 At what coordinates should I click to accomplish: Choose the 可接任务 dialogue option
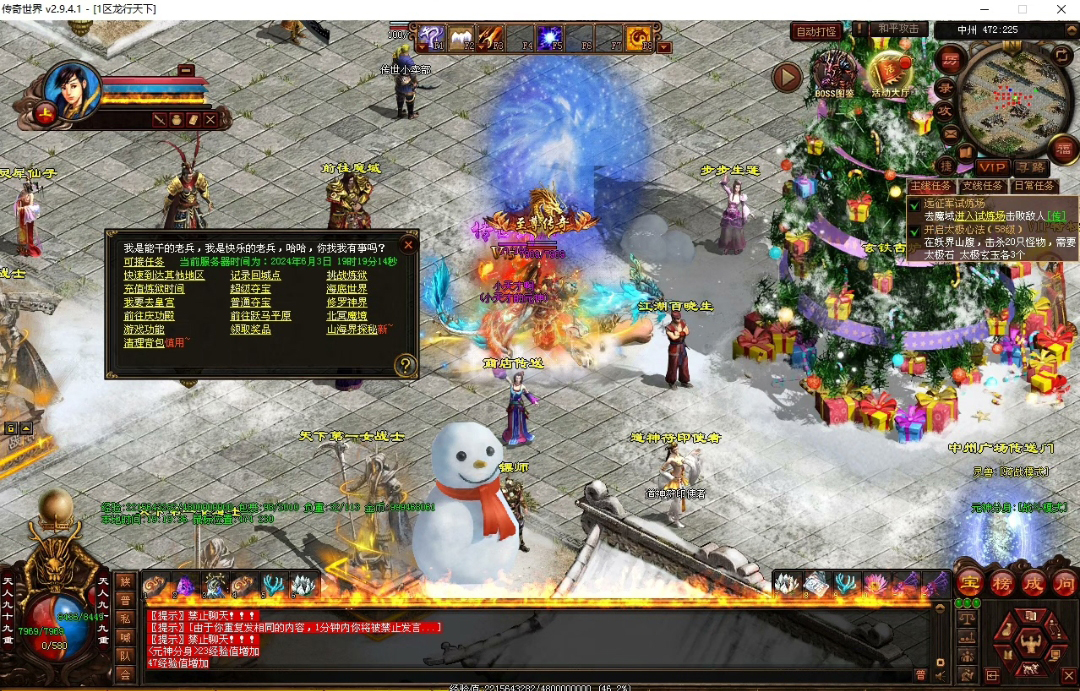[x=144, y=262]
